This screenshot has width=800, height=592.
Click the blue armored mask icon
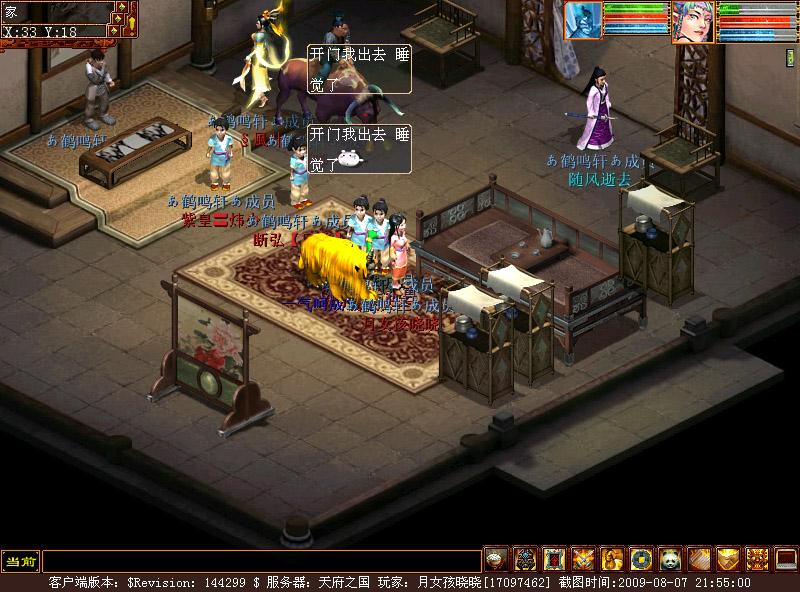(x=525, y=559)
